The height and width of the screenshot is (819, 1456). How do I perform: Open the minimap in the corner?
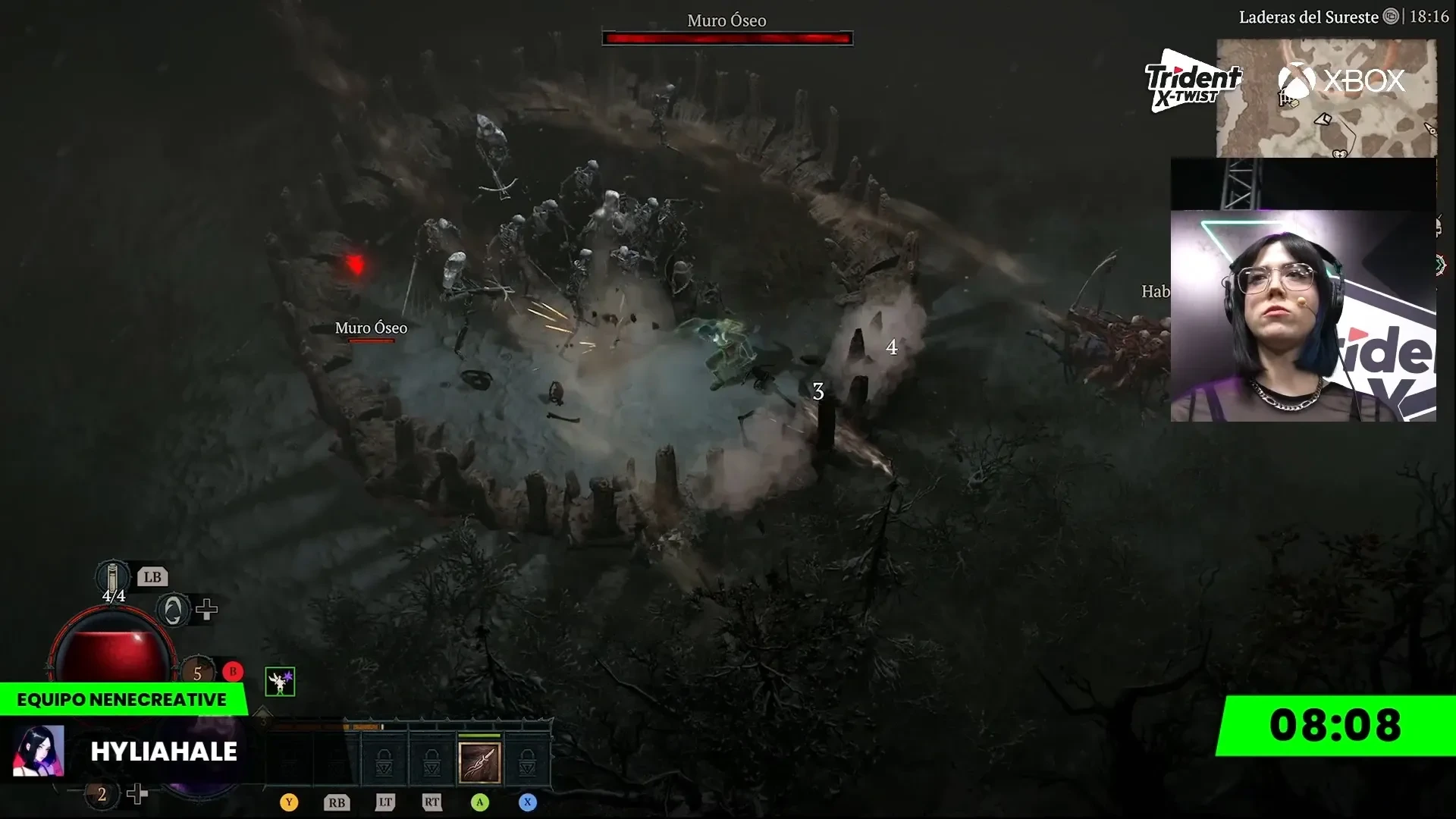(x=1326, y=99)
